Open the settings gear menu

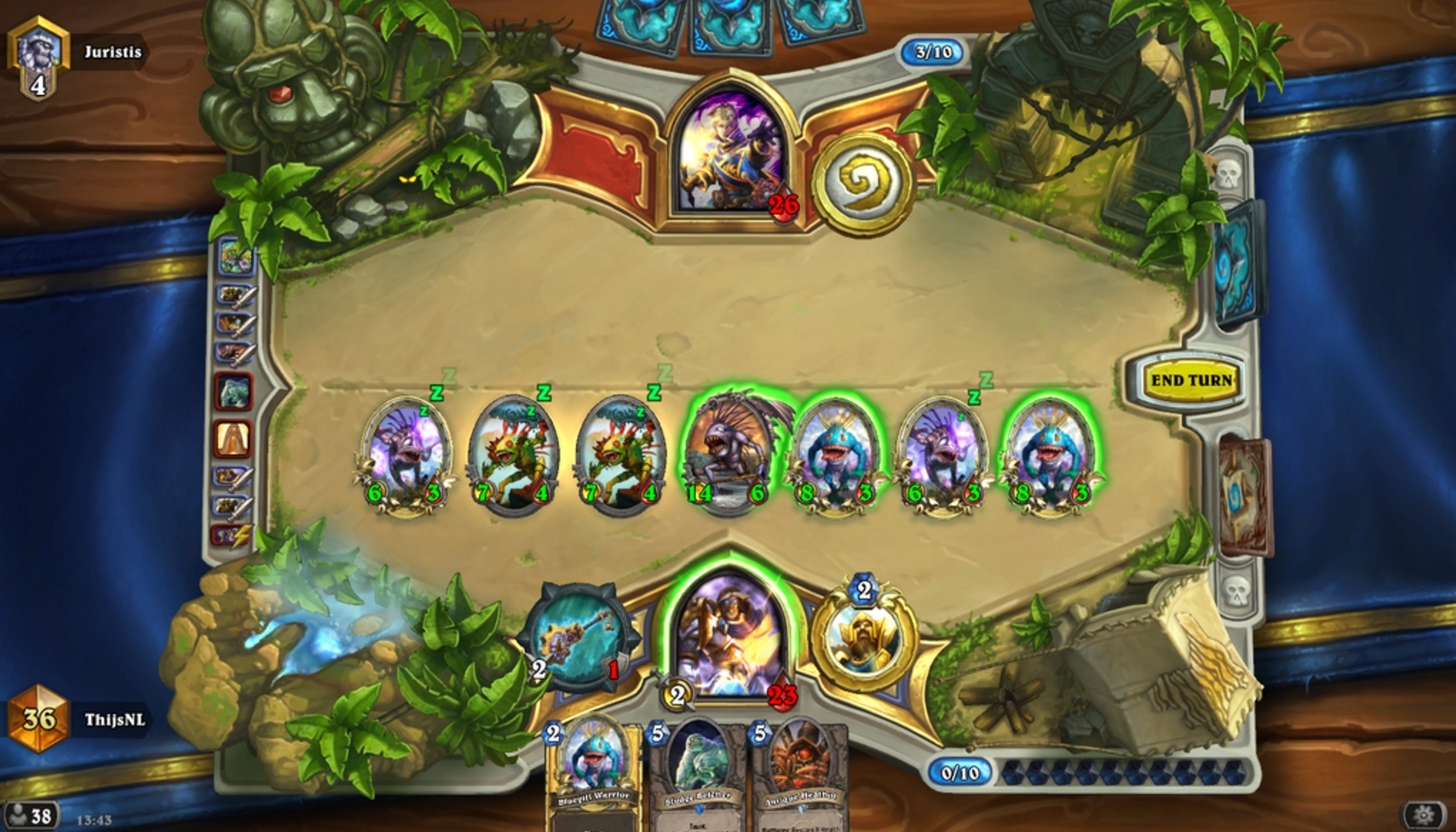[1423, 815]
